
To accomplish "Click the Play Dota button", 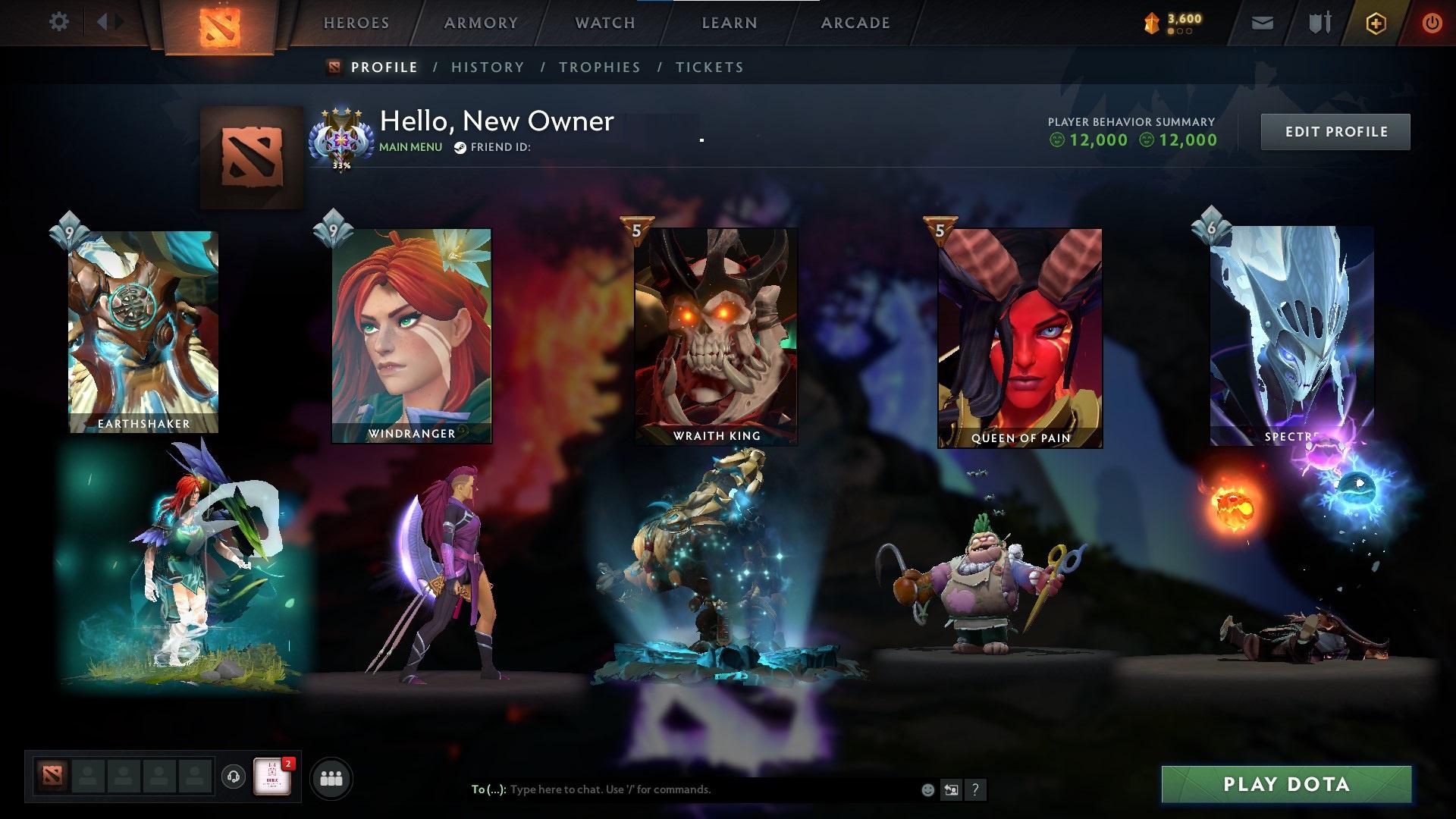I will point(1285,785).
